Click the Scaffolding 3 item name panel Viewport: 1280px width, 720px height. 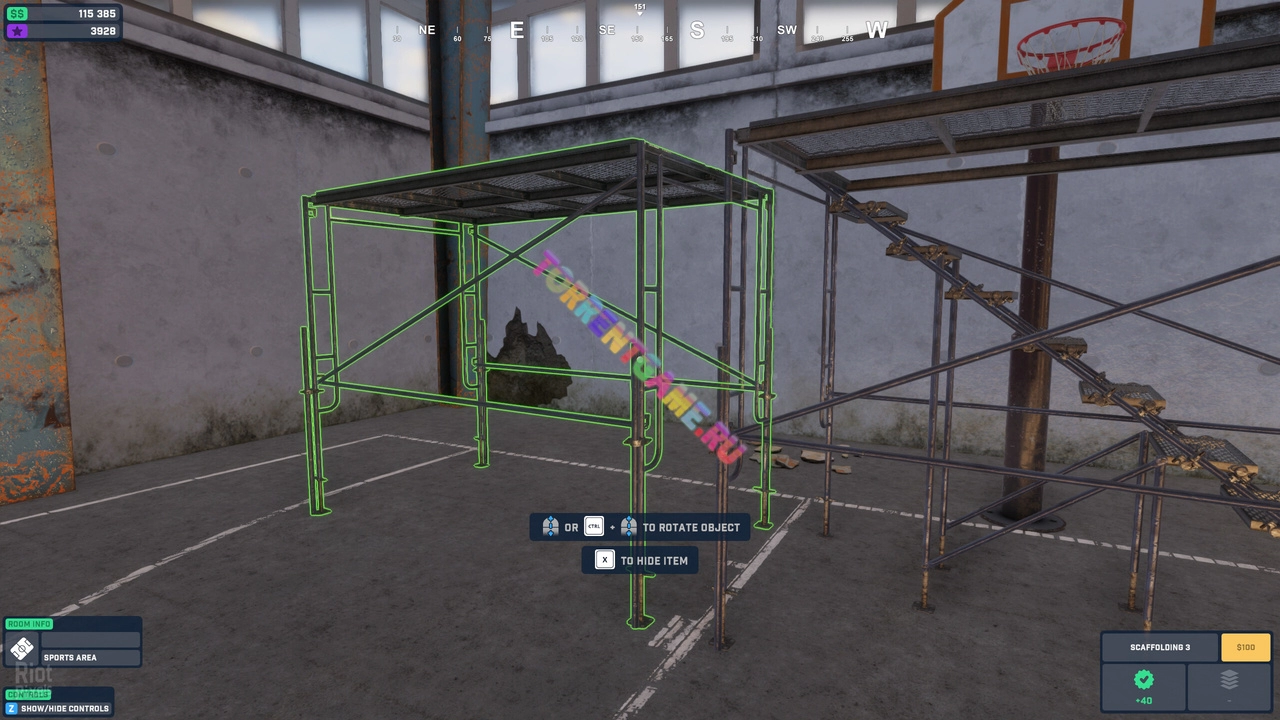coord(1160,647)
